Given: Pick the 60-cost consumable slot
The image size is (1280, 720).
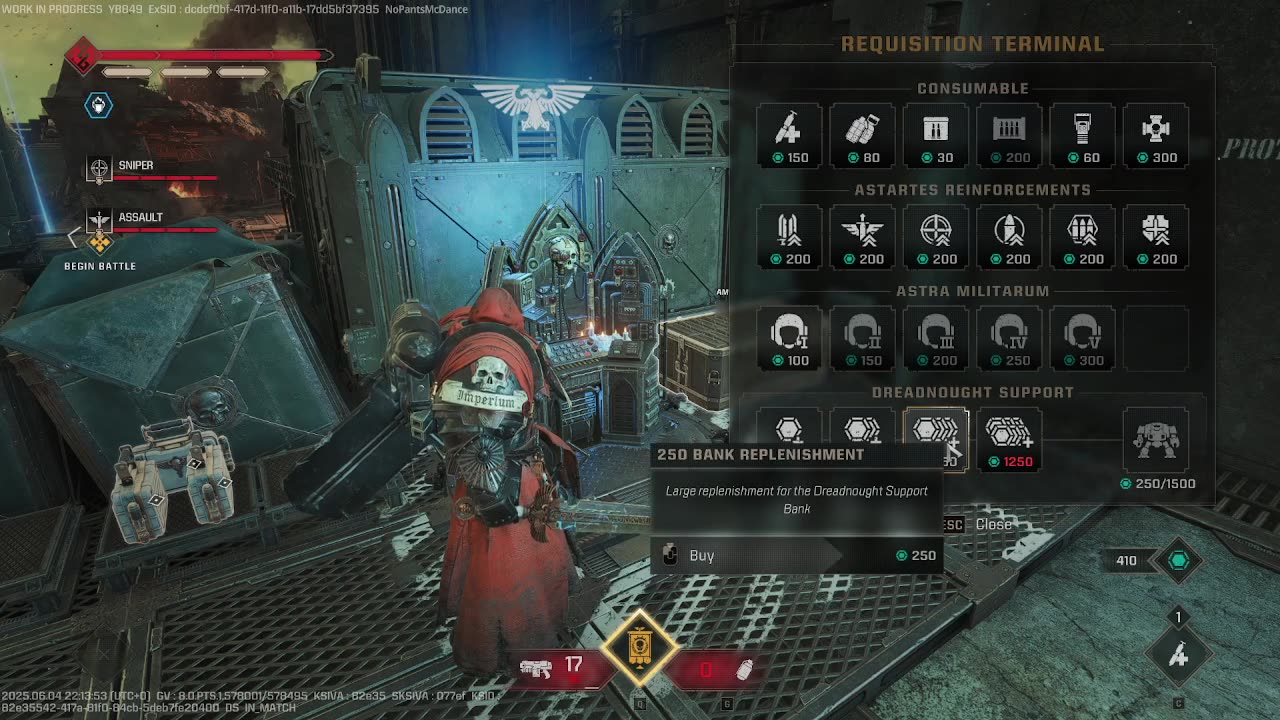Looking at the screenshot, I should click(1082, 135).
